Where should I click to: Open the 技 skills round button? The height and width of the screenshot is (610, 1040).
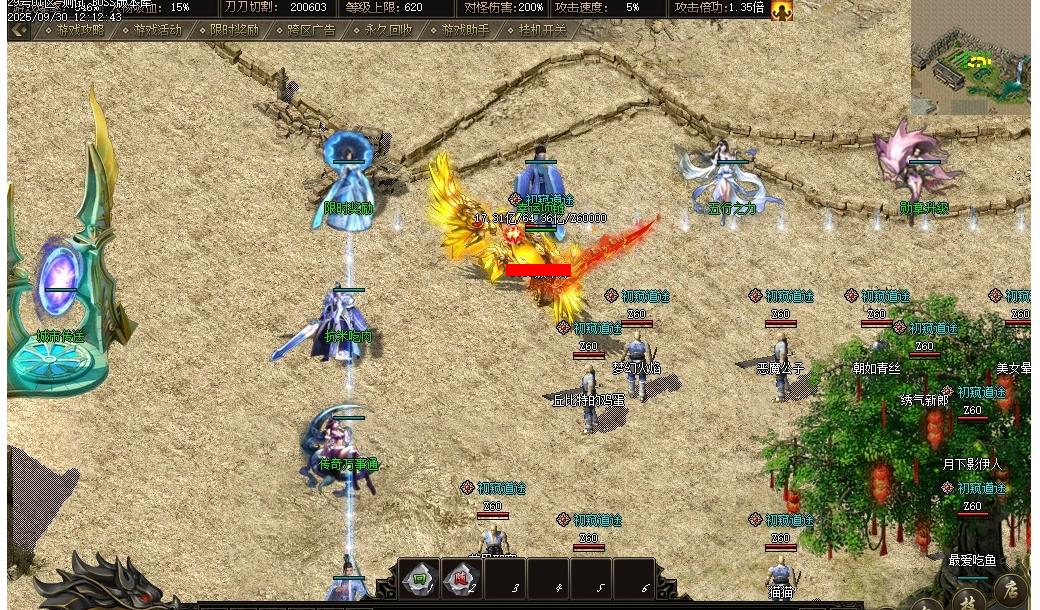tap(968, 601)
